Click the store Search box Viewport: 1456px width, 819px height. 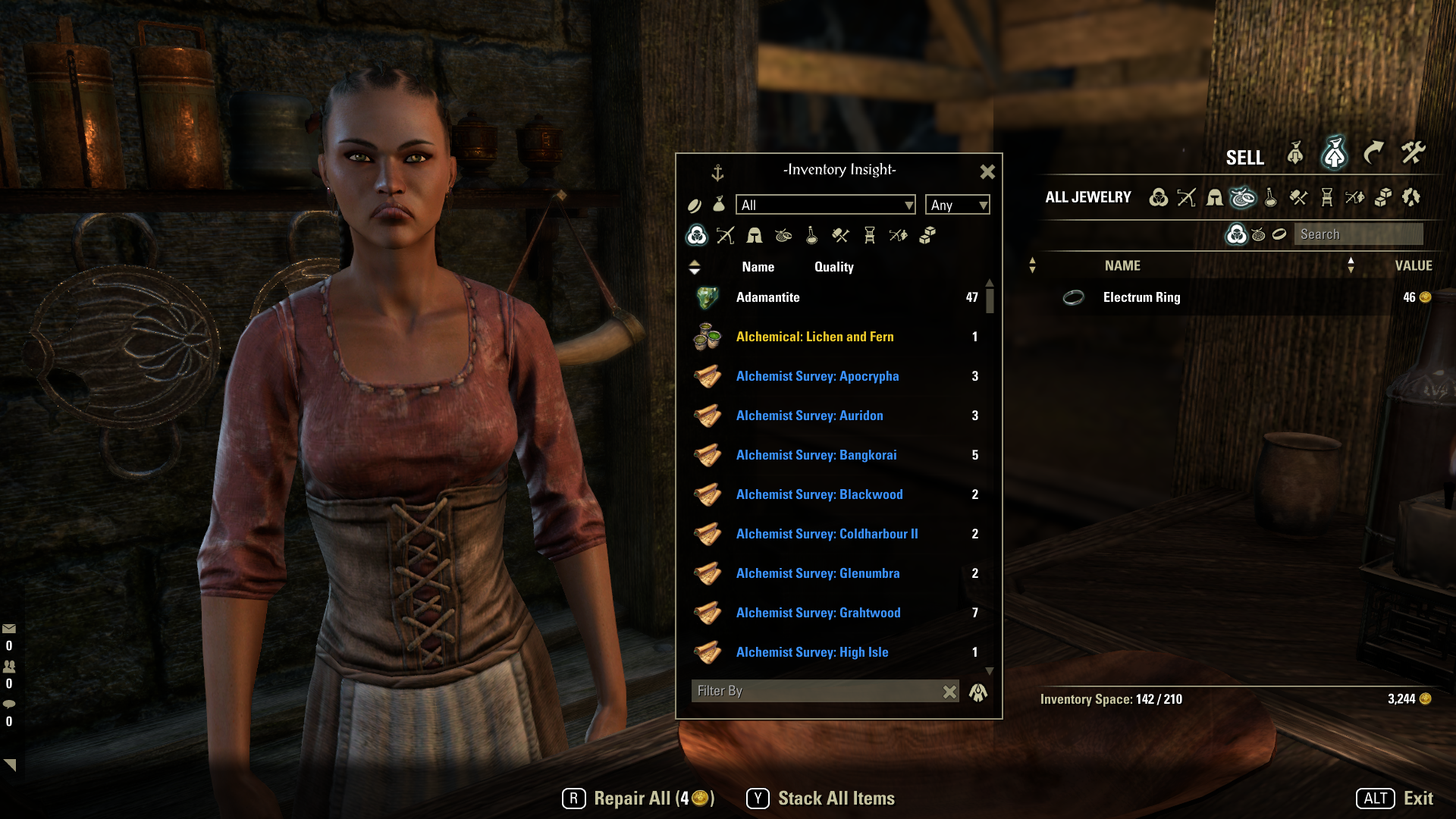(x=1357, y=234)
